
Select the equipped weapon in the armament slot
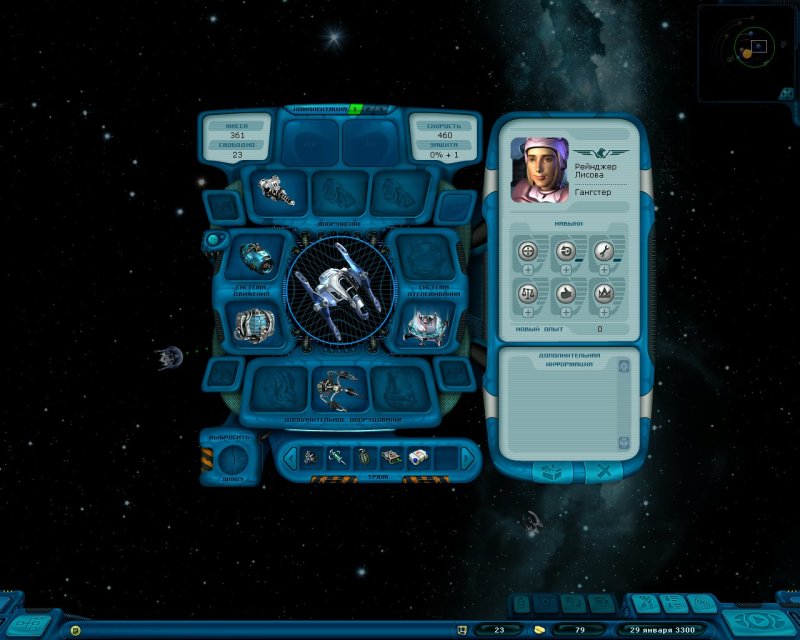277,188
